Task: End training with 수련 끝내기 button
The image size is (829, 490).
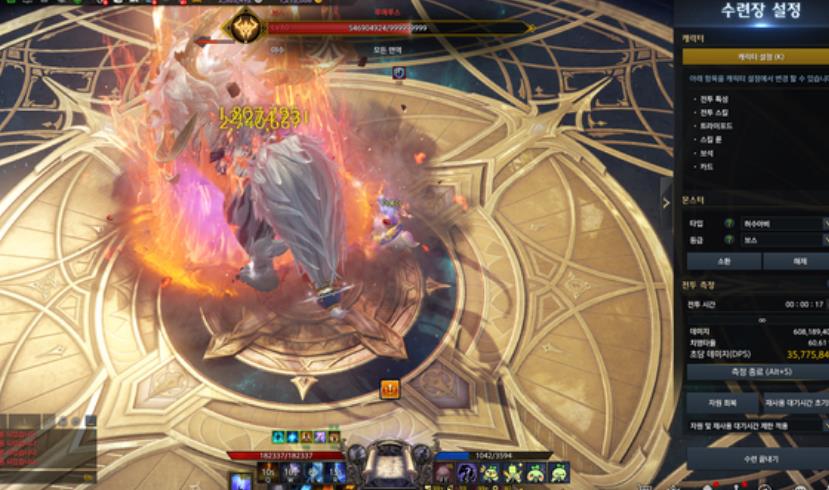Action: pos(757,459)
